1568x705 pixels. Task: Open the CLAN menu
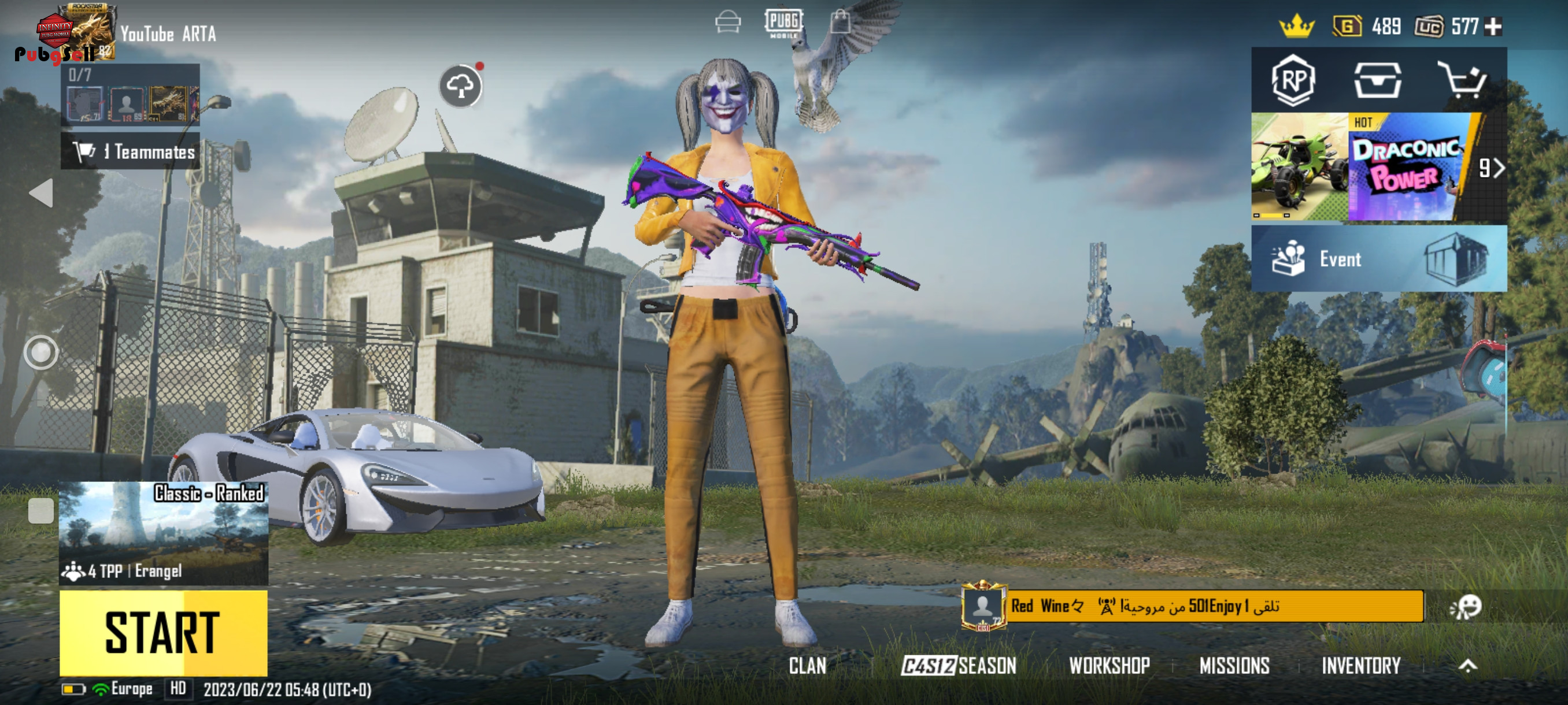pyautogui.click(x=807, y=666)
